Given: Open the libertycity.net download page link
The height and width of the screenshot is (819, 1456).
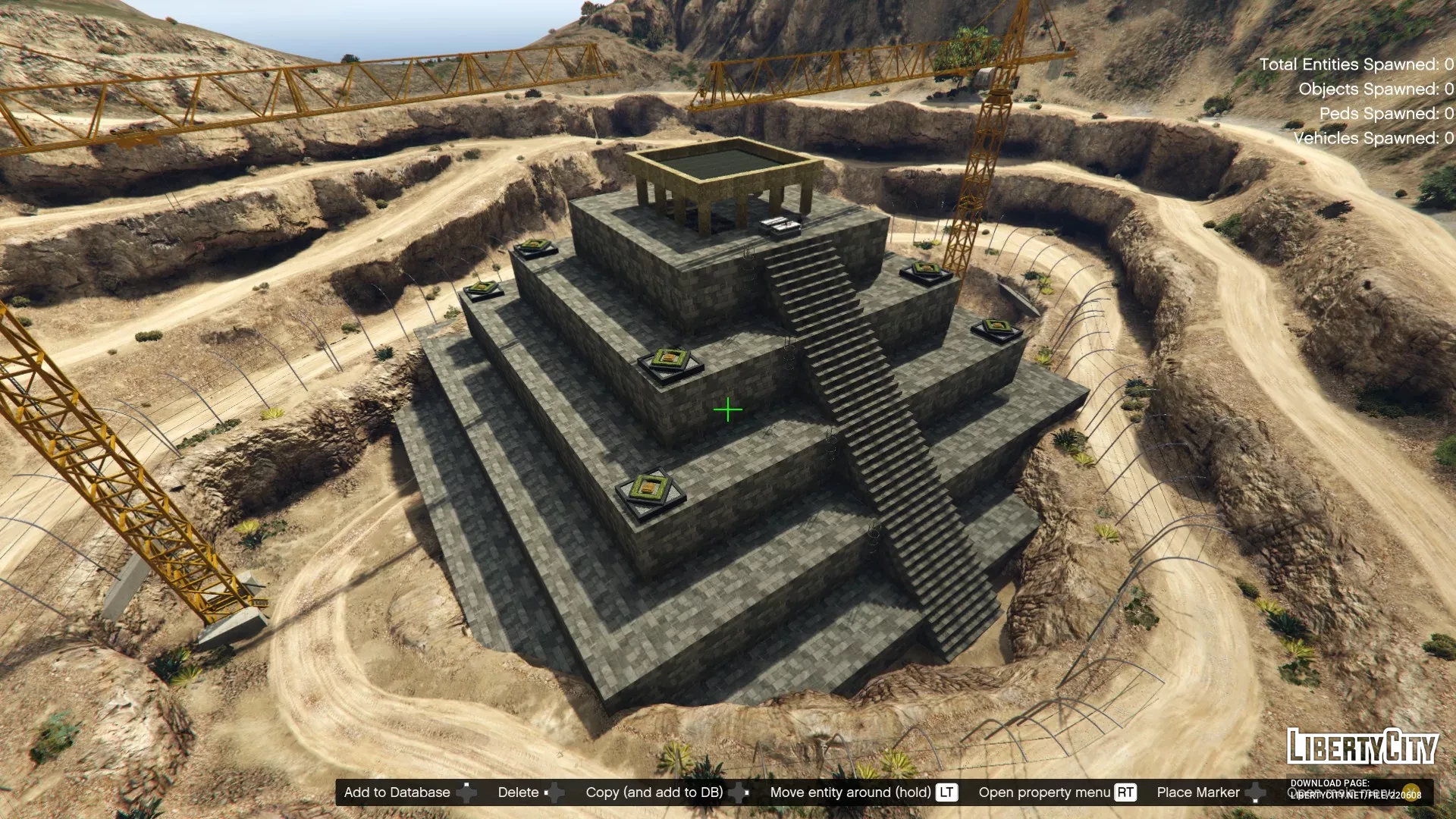Looking at the screenshot, I should (1356, 795).
